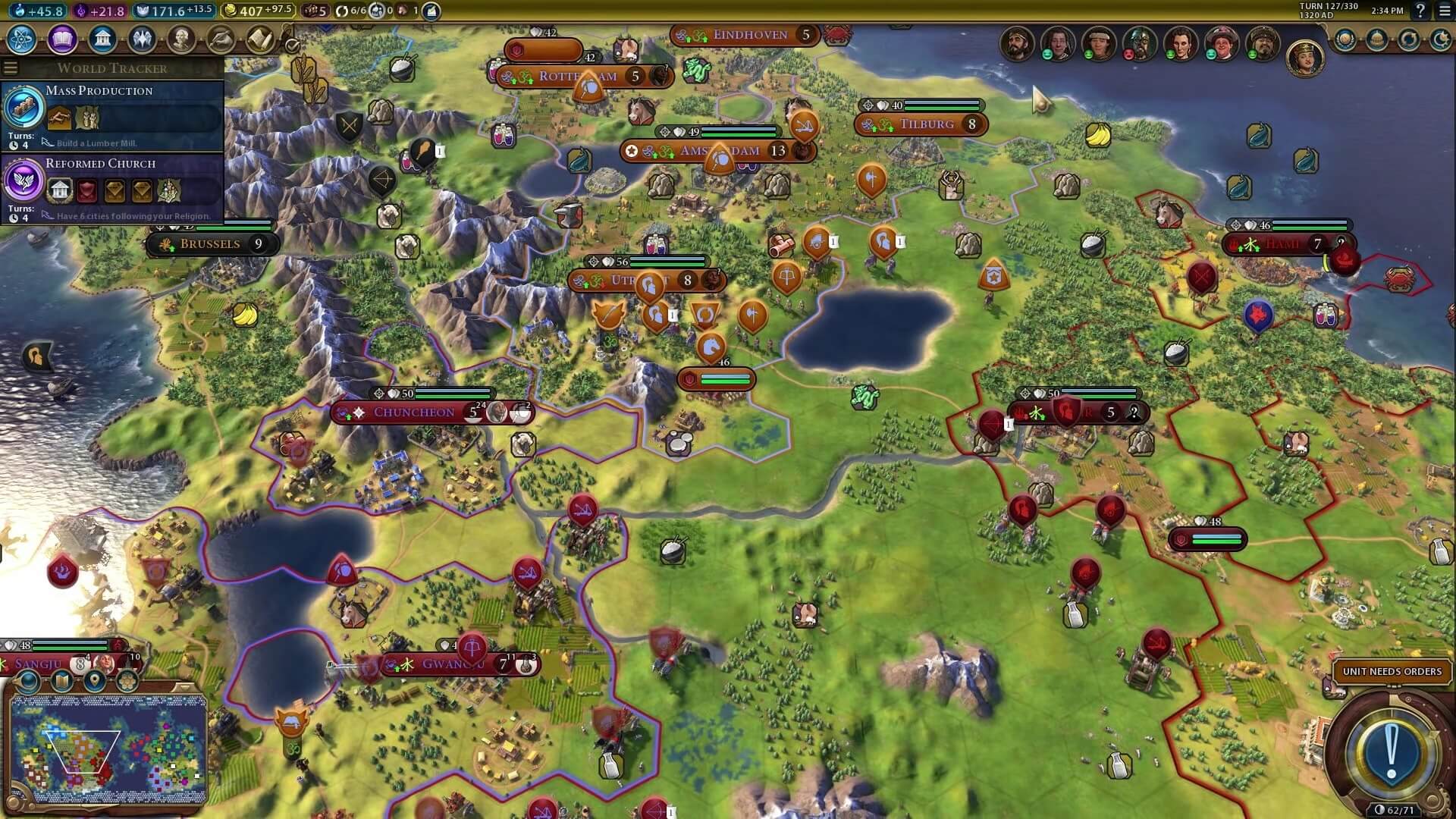Click the red-faced helmeted leader portrait
The width and height of the screenshot is (1456, 819).
click(1139, 43)
